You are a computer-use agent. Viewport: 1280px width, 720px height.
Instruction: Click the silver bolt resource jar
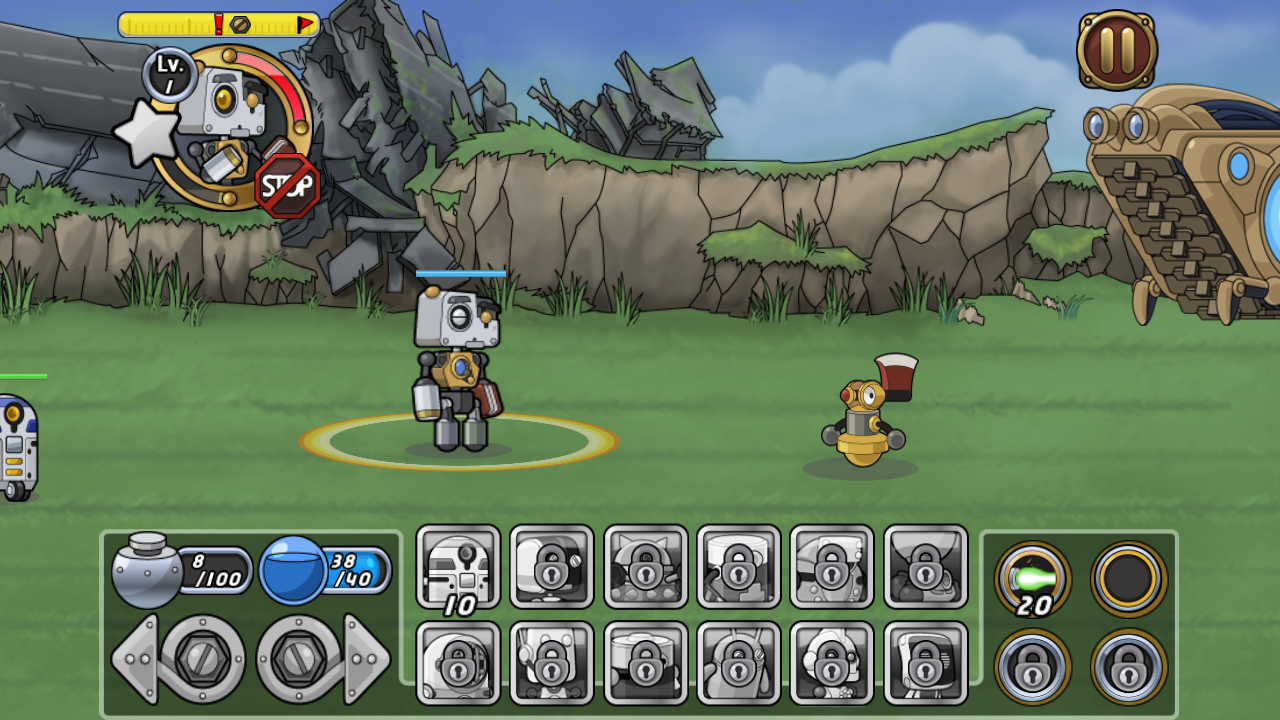[x=146, y=571]
